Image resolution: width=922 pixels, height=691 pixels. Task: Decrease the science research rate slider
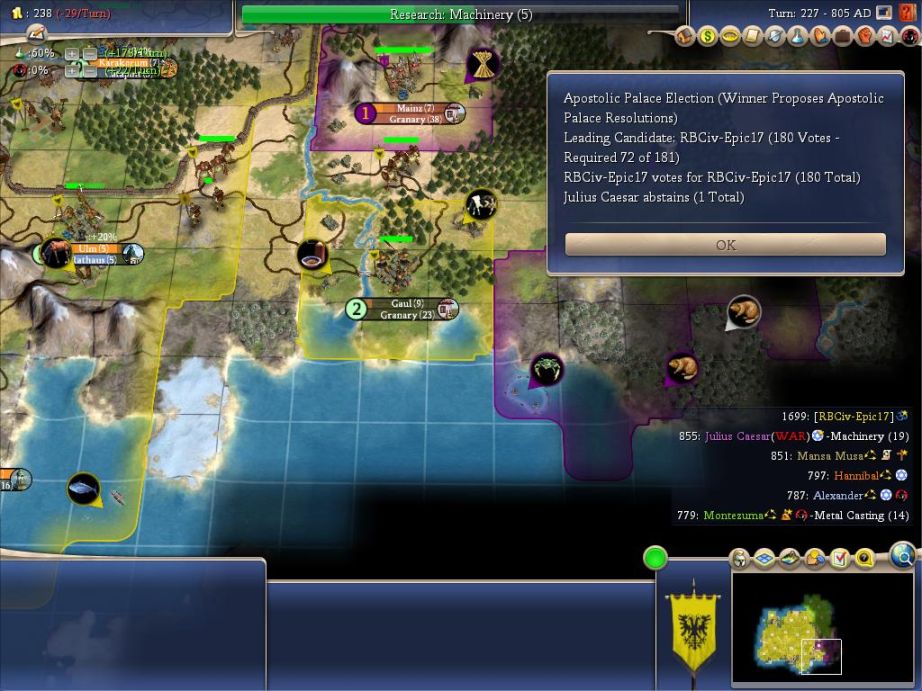pos(87,54)
